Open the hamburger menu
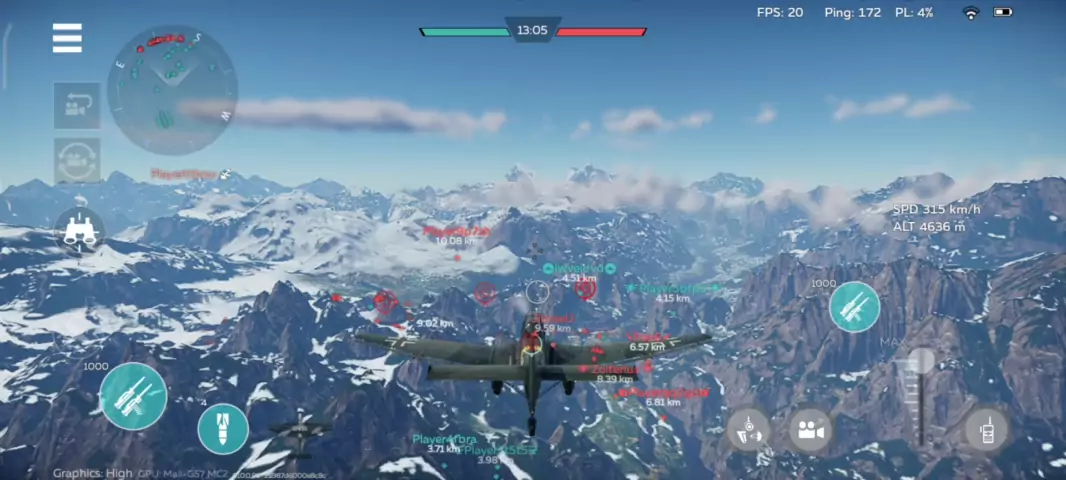Screen dimensions: 1066x480 pyautogui.click(x=67, y=38)
